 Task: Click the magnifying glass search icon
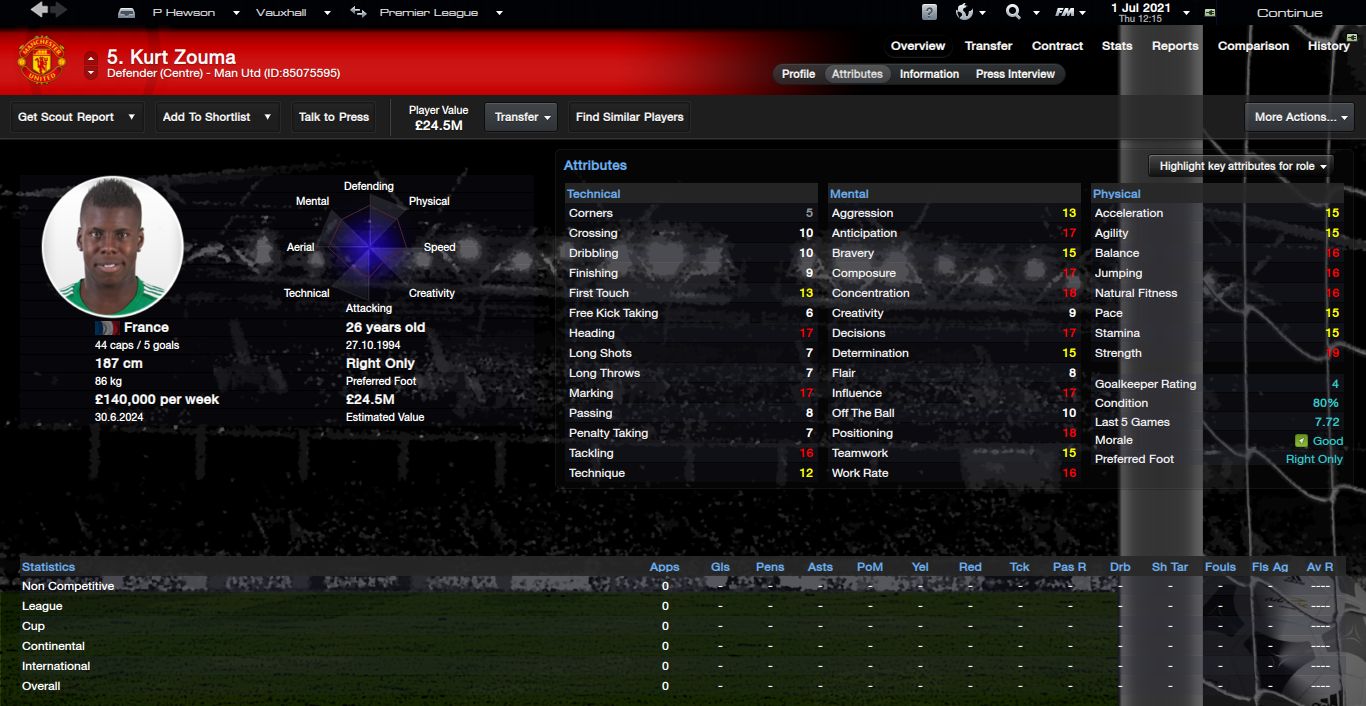(x=1013, y=13)
